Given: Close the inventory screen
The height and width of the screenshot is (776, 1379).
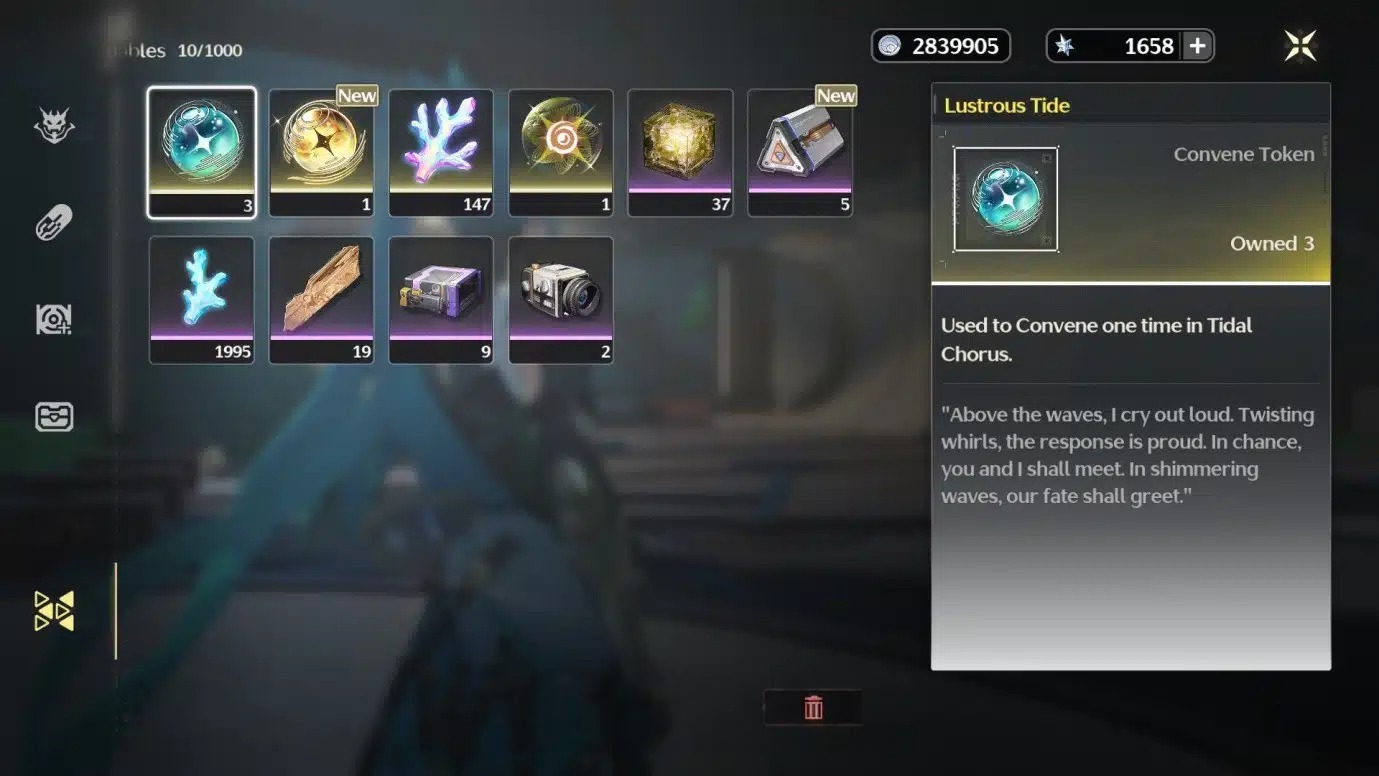Looking at the screenshot, I should tap(1300, 45).
